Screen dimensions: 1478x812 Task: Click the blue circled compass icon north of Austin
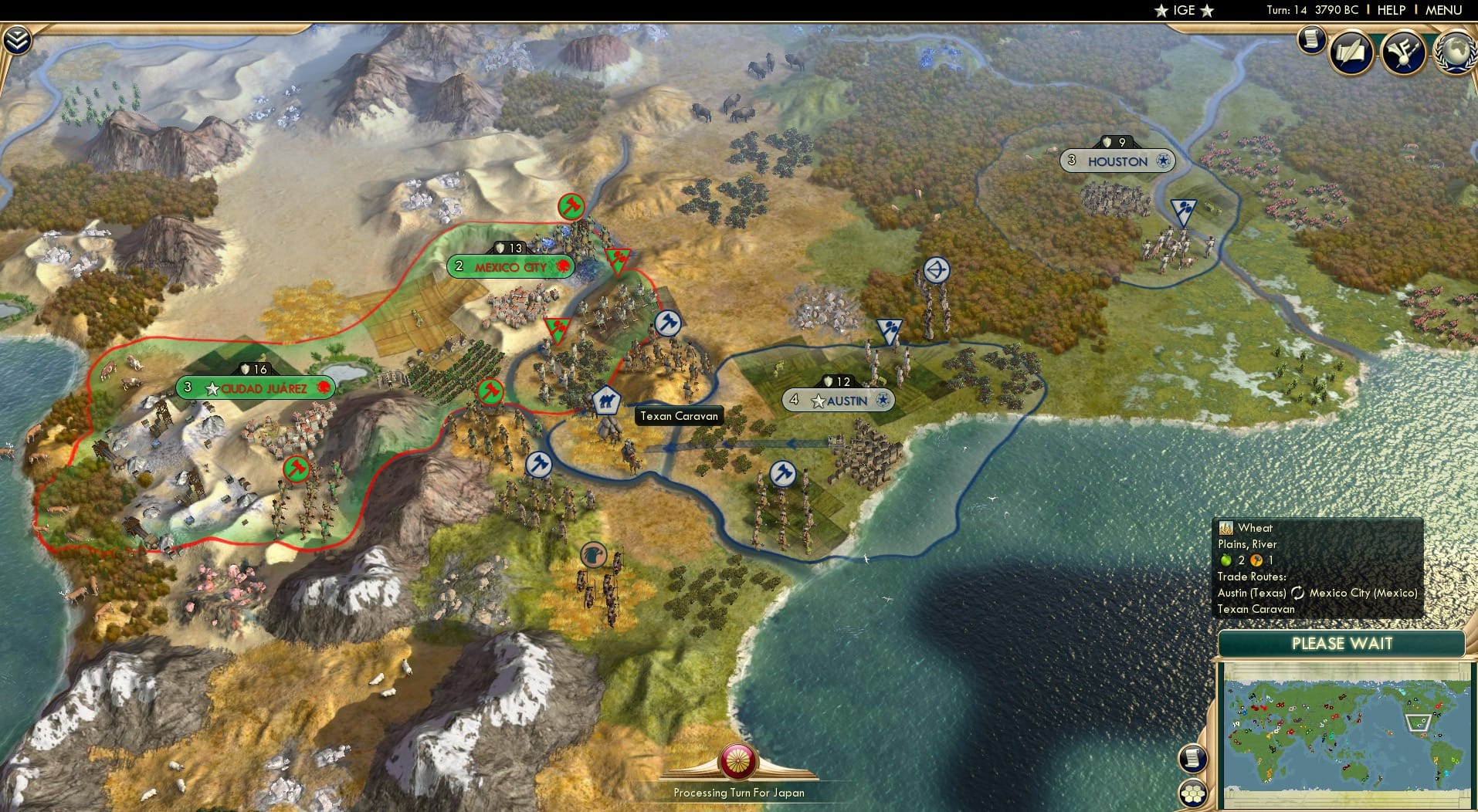tap(935, 269)
